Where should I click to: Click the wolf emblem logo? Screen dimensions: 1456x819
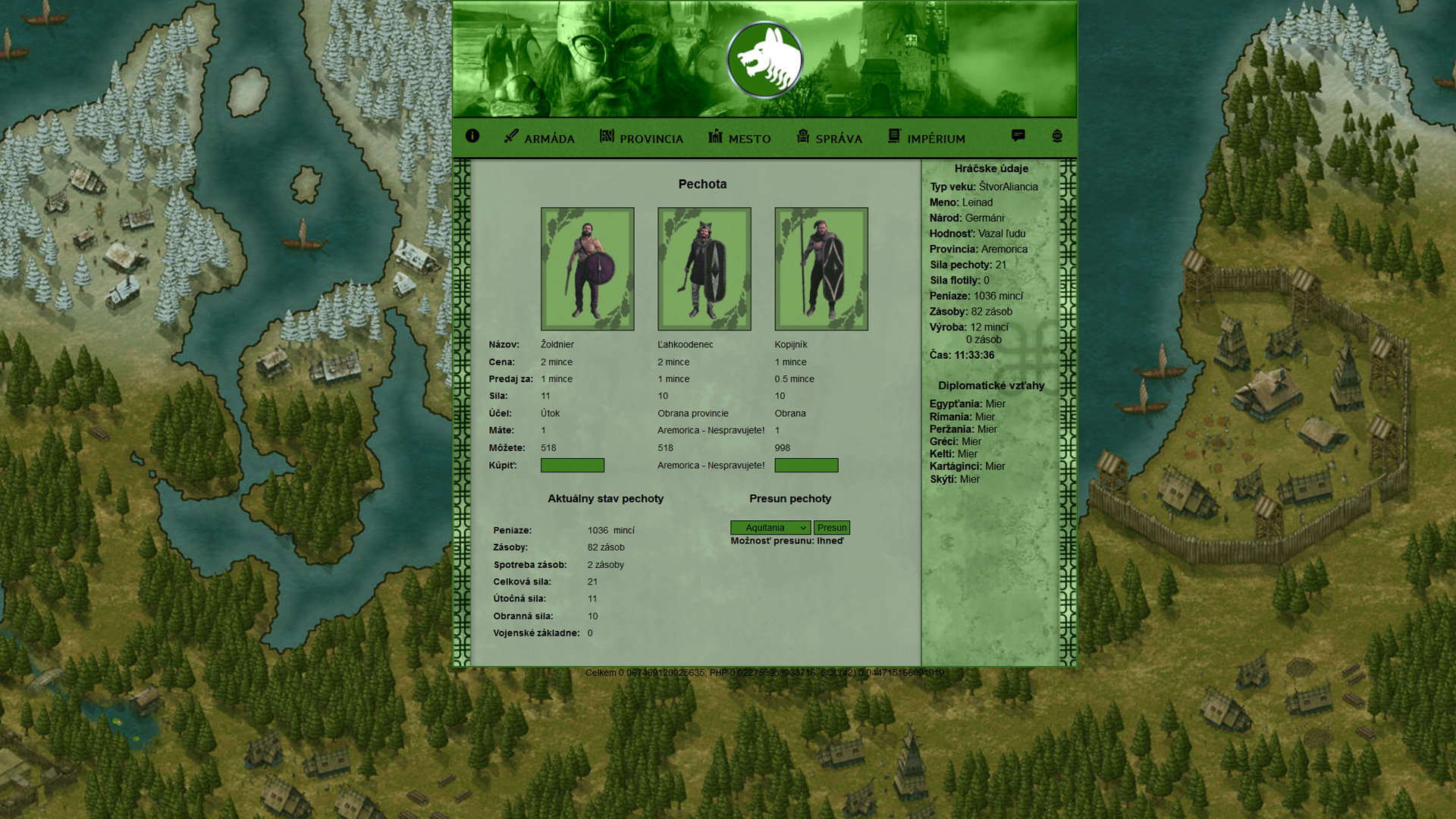[764, 61]
